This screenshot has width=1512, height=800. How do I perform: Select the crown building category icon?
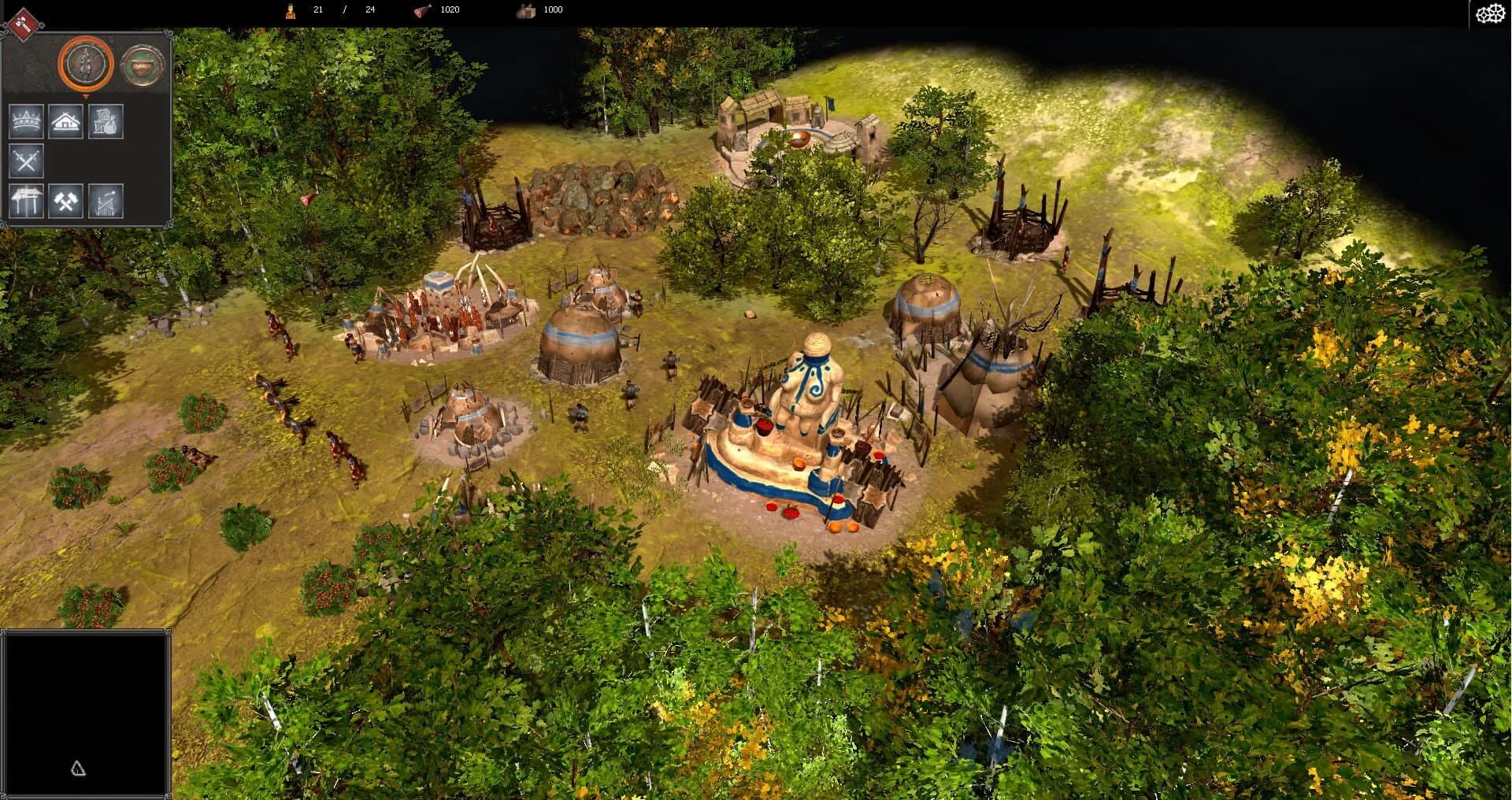26,121
